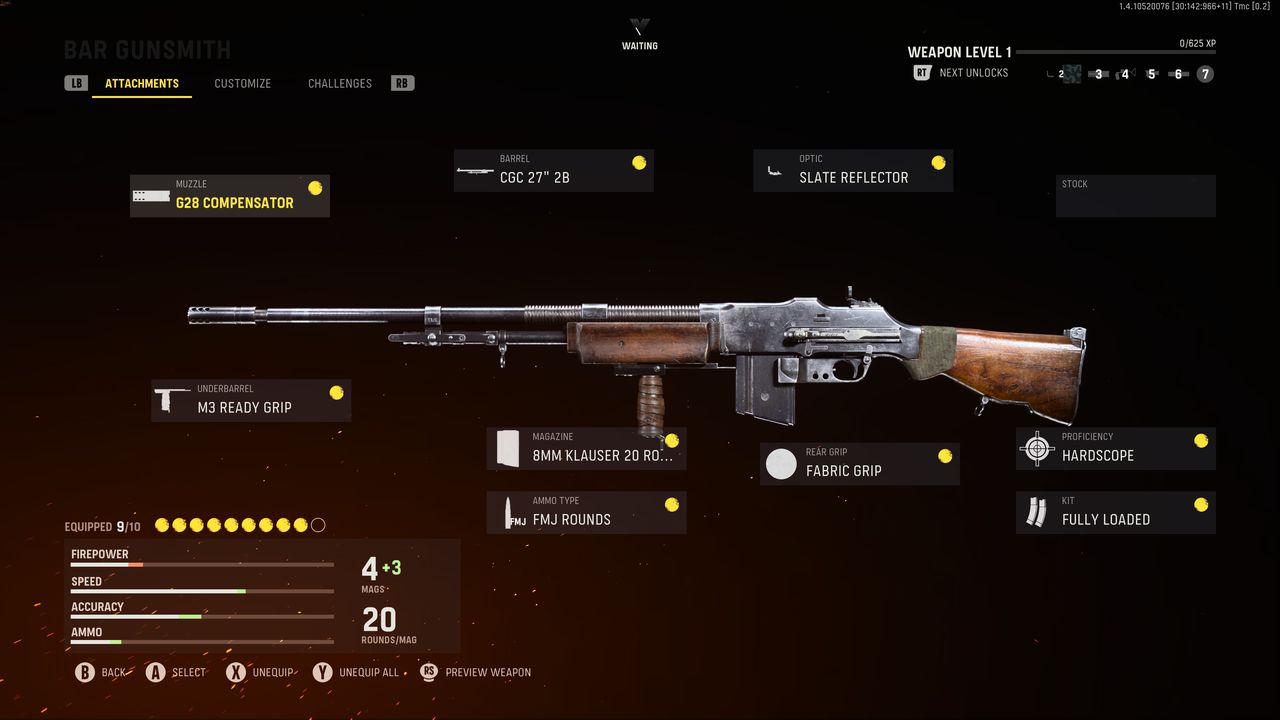Open the Slate Reflector optic slot icon
The height and width of the screenshot is (720, 1280).
[x=775, y=170]
